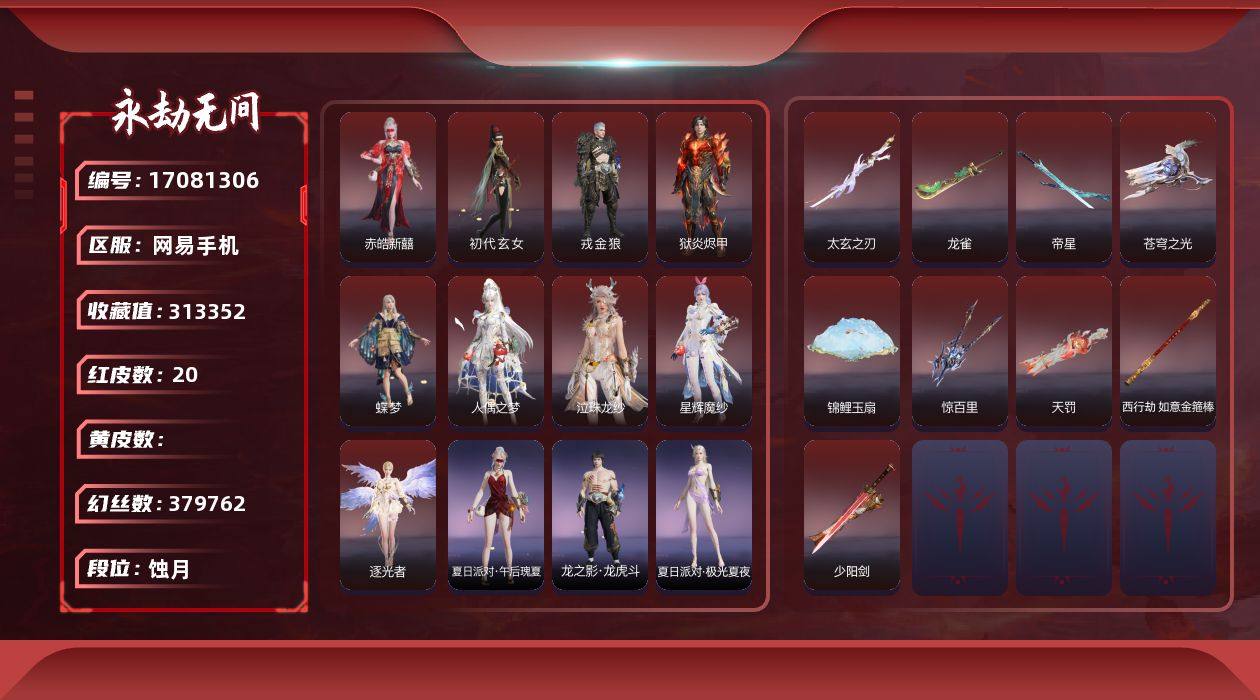
Task: Select the 少阳剑 sword card
Action: pyautogui.click(x=852, y=515)
